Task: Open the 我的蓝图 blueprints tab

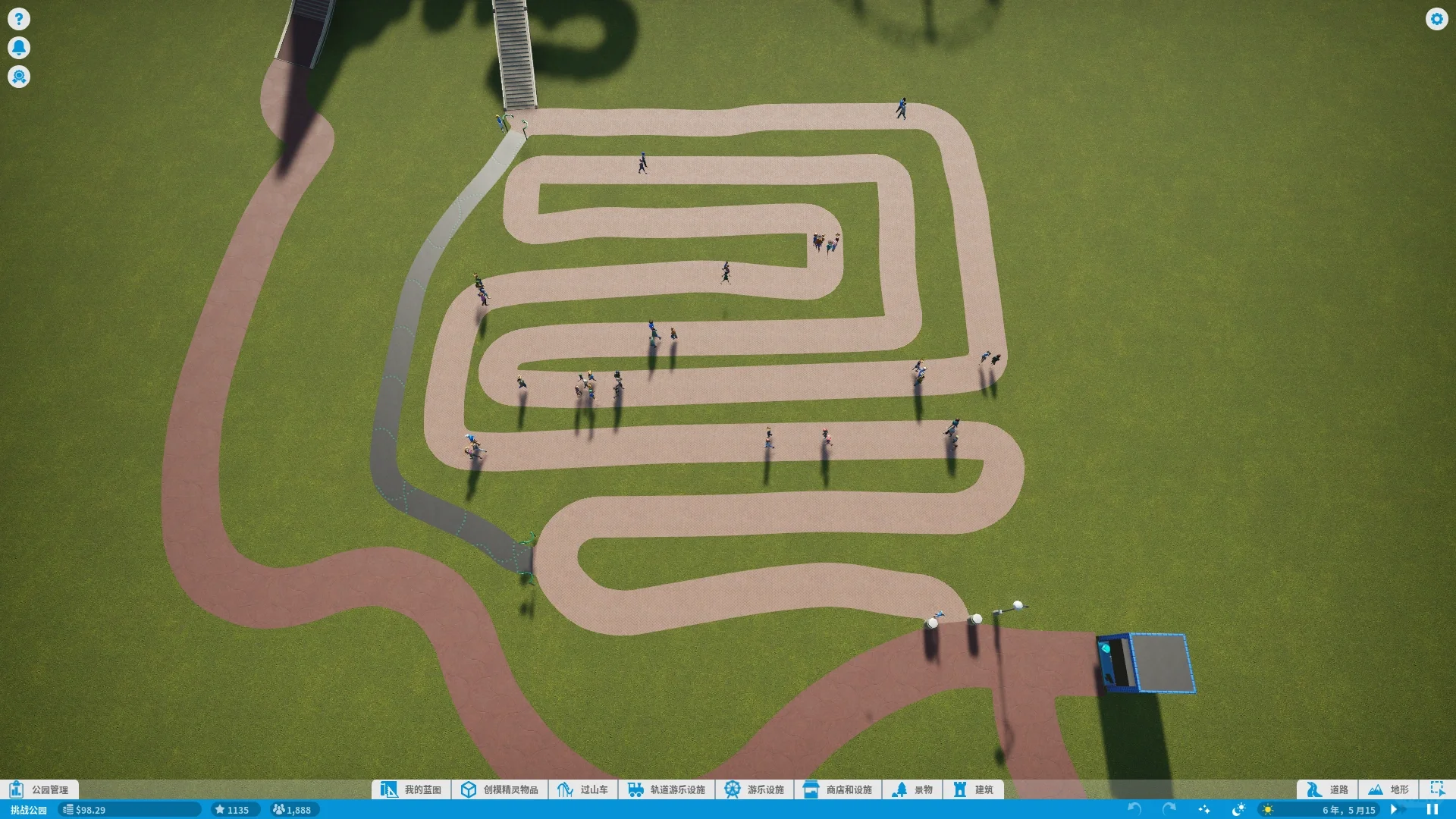Action: [412, 789]
